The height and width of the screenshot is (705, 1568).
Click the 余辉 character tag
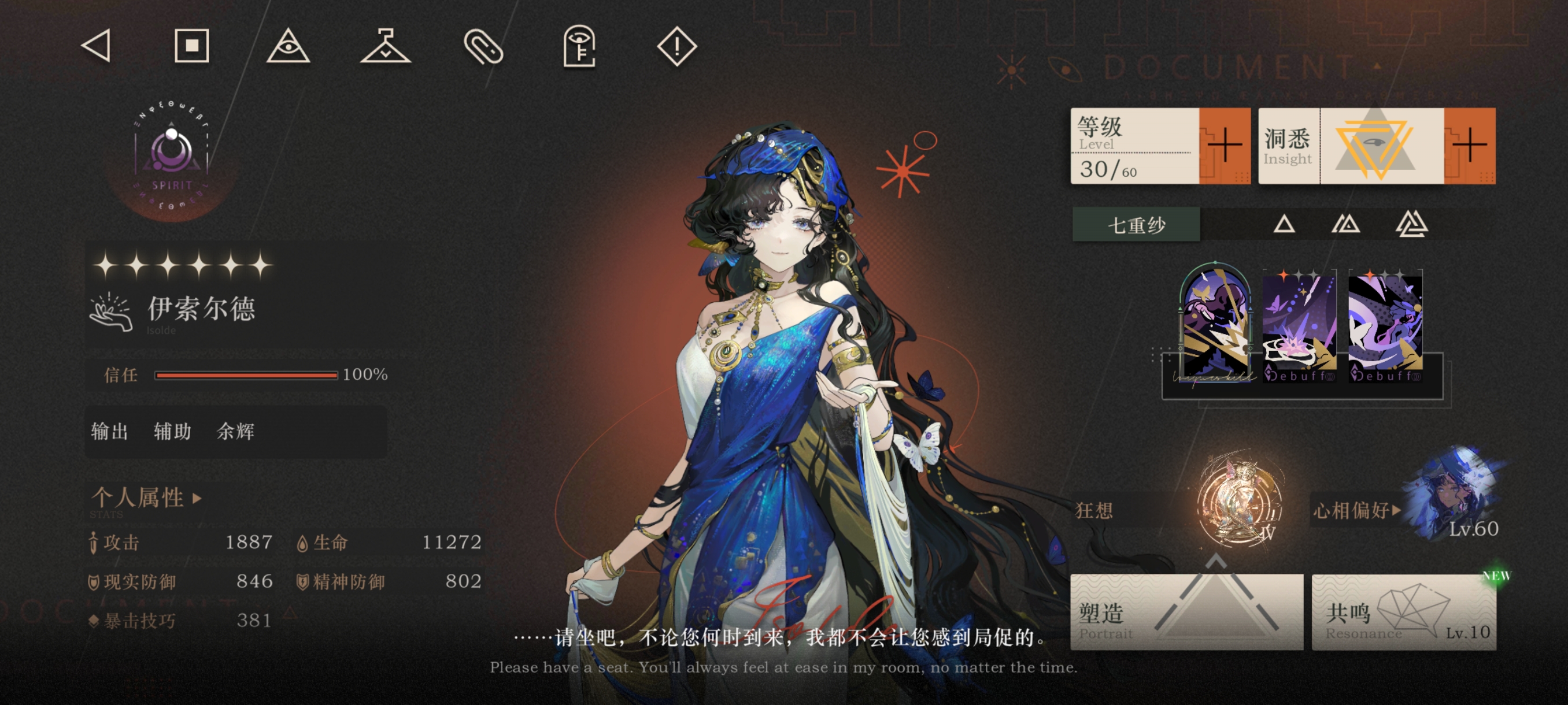pos(235,431)
